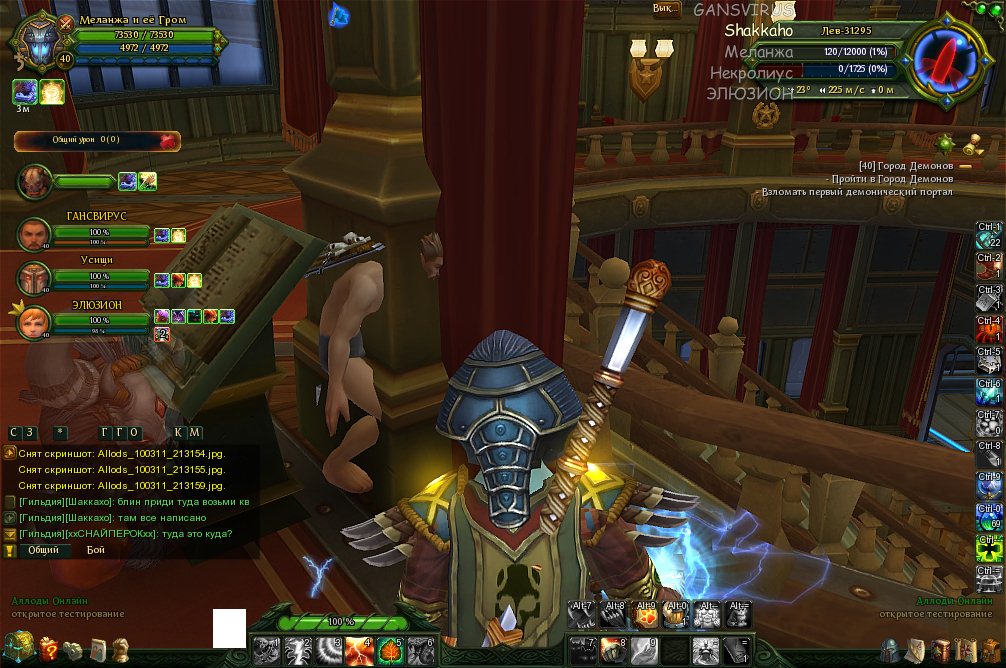Select party member Усищи portrait
This screenshot has width=1006, height=668.
(35, 278)
